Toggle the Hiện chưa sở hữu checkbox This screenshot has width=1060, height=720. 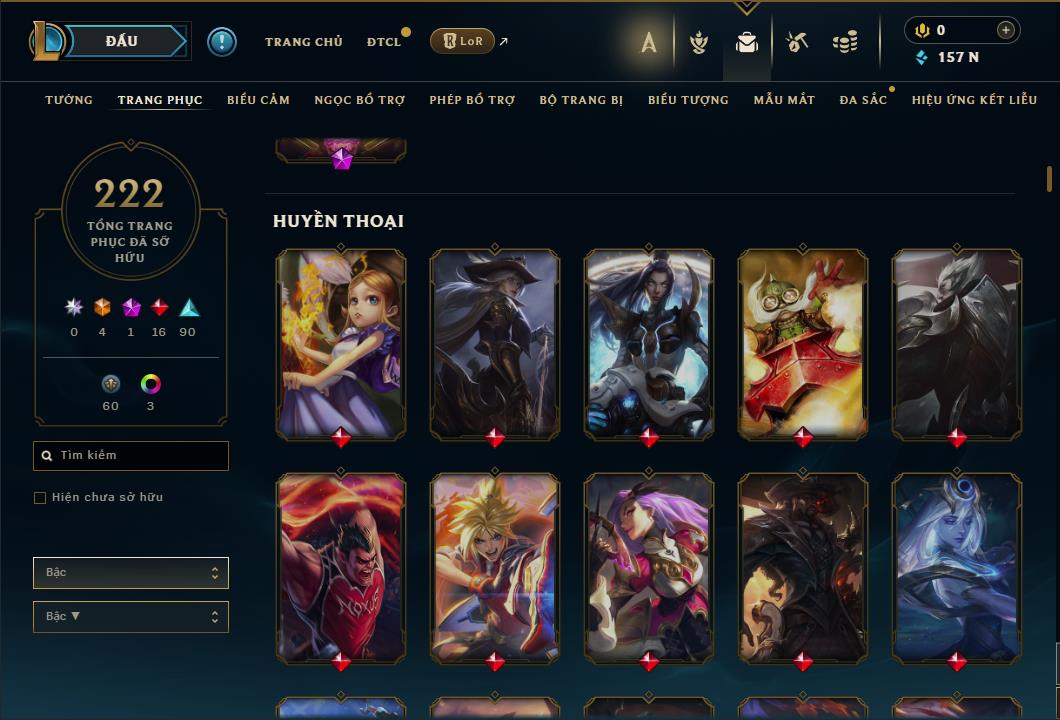pyautogui.click(x=40, y=498)
